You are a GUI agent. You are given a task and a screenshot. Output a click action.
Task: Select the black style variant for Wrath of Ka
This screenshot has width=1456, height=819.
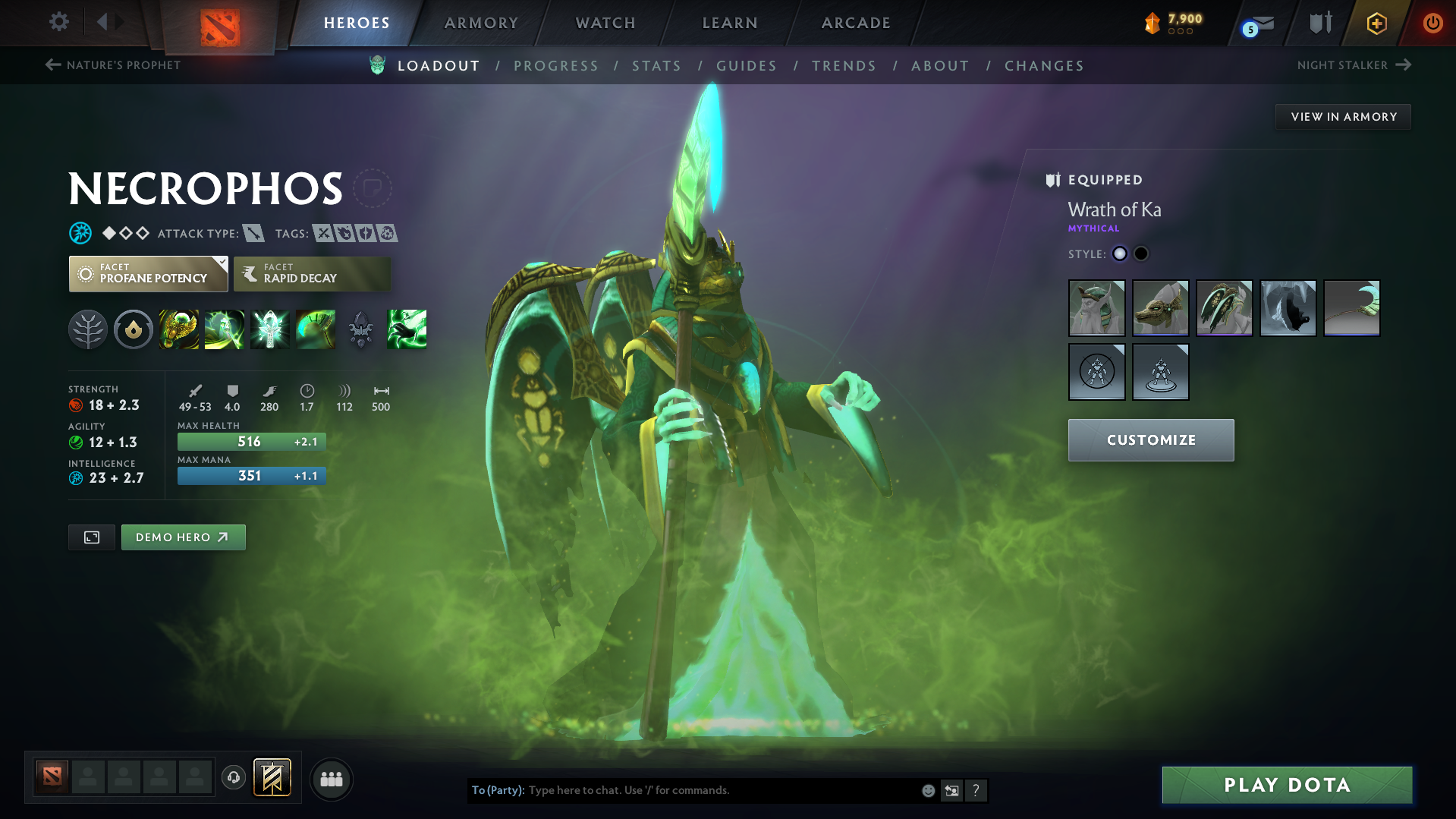click(1141, 254)
